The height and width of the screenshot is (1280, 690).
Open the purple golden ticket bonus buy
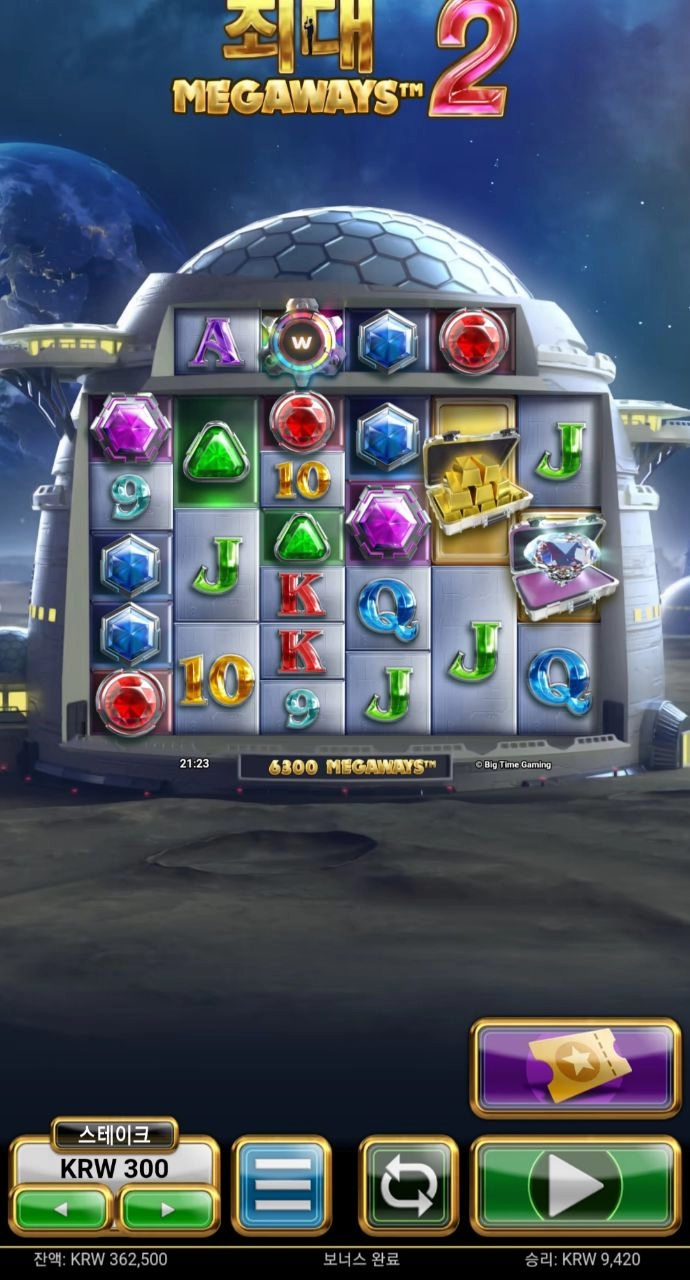[x=575, y=1067]
